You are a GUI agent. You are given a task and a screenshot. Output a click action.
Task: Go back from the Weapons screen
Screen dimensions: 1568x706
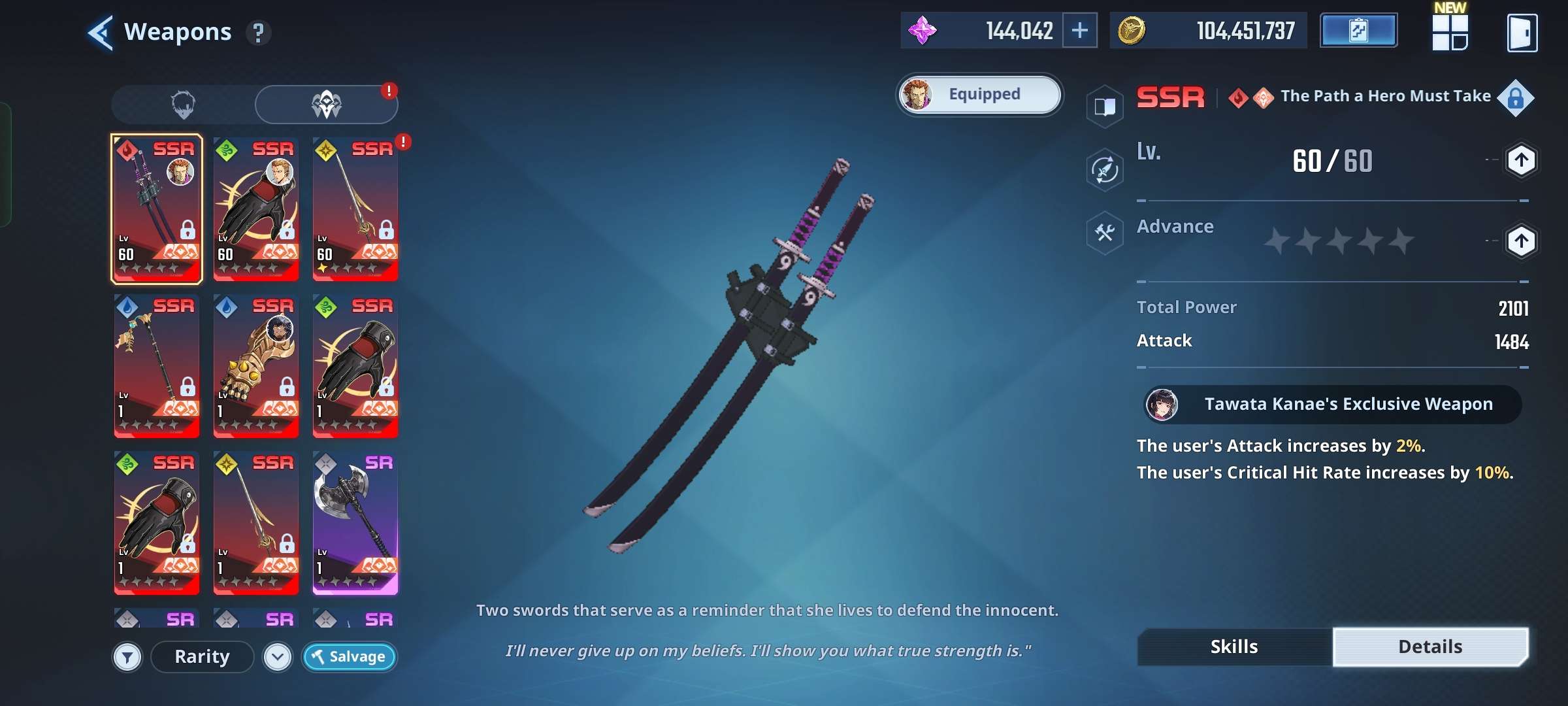point(101,32)
